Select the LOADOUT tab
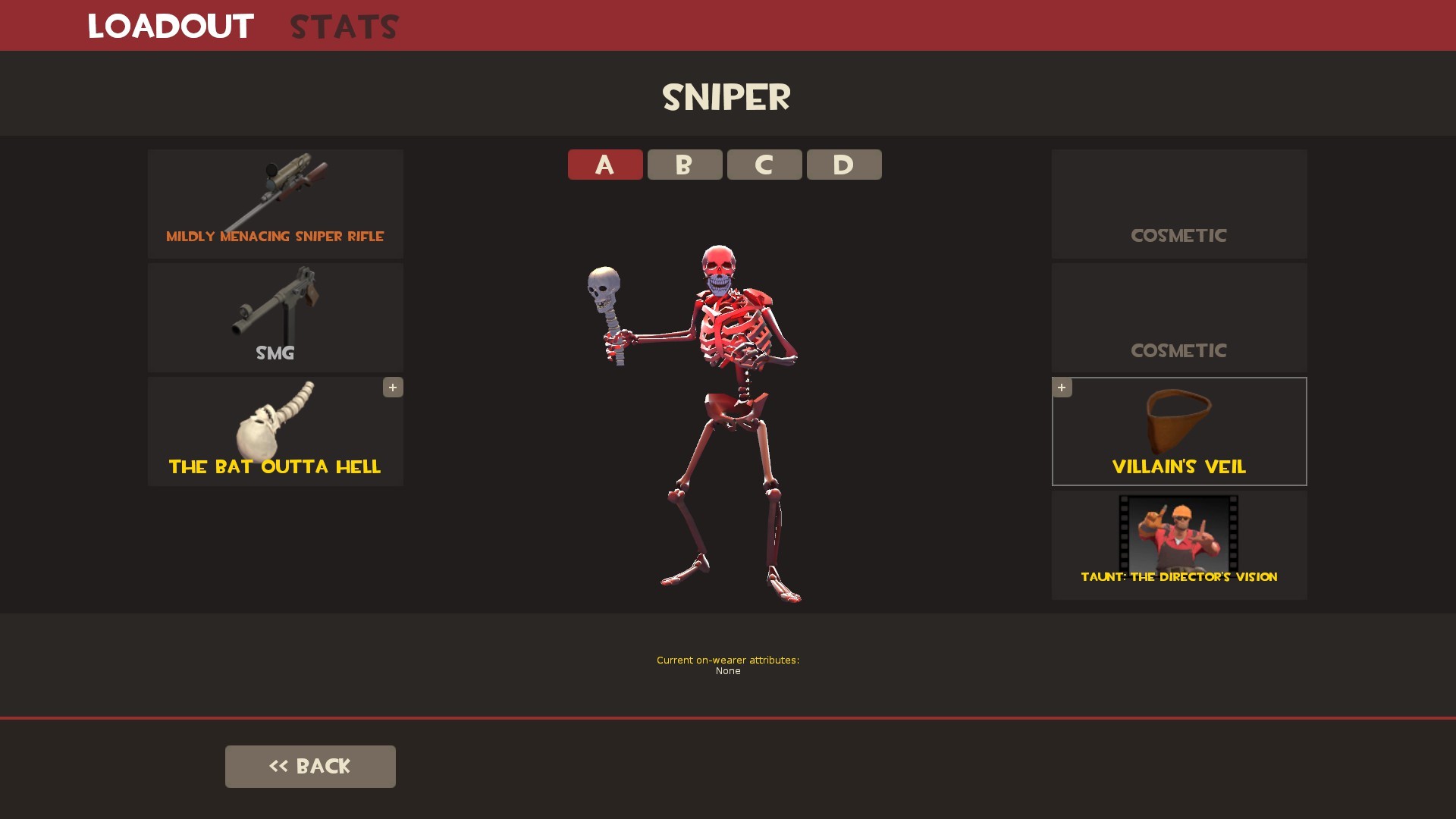 point(170,27)
